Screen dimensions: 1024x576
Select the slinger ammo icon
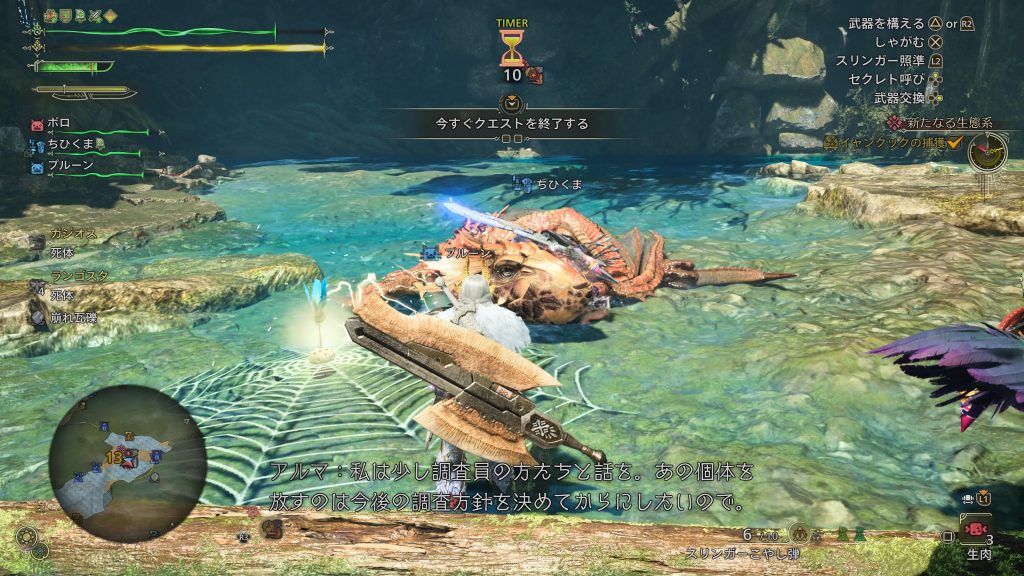(x=798, y=533)
